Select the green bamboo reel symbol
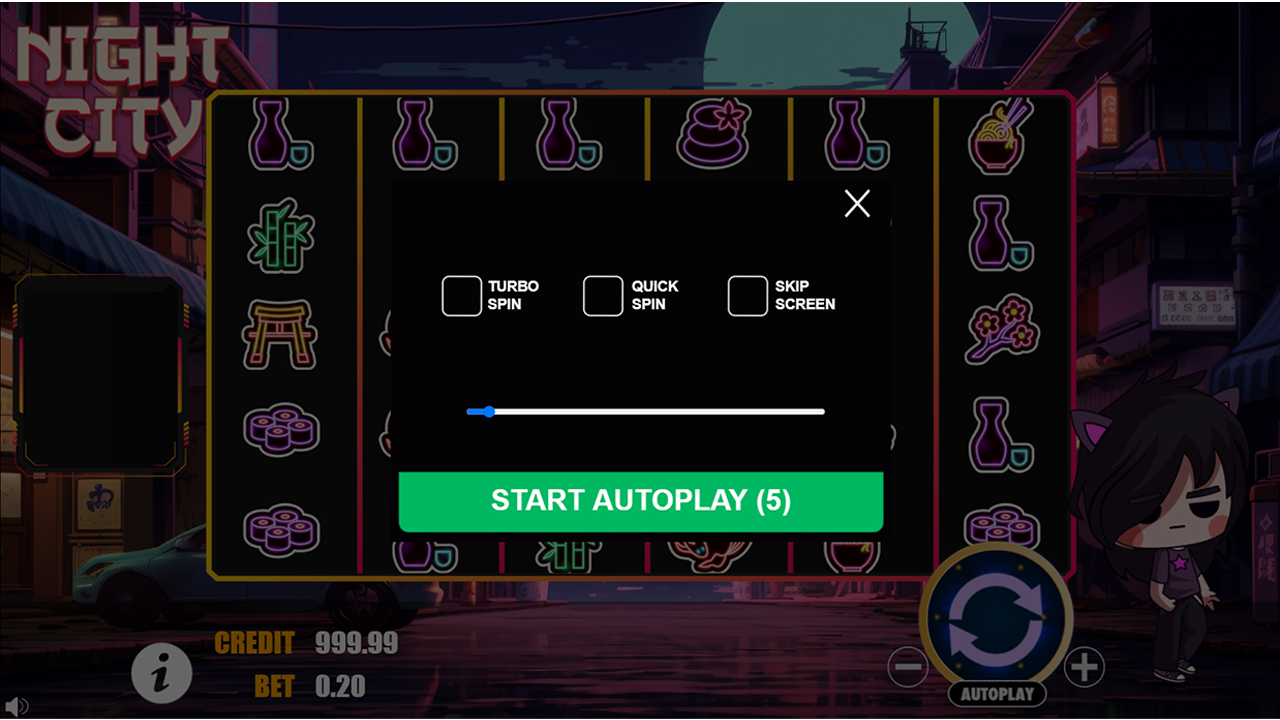1280x720 pixels. coord(281,235)
